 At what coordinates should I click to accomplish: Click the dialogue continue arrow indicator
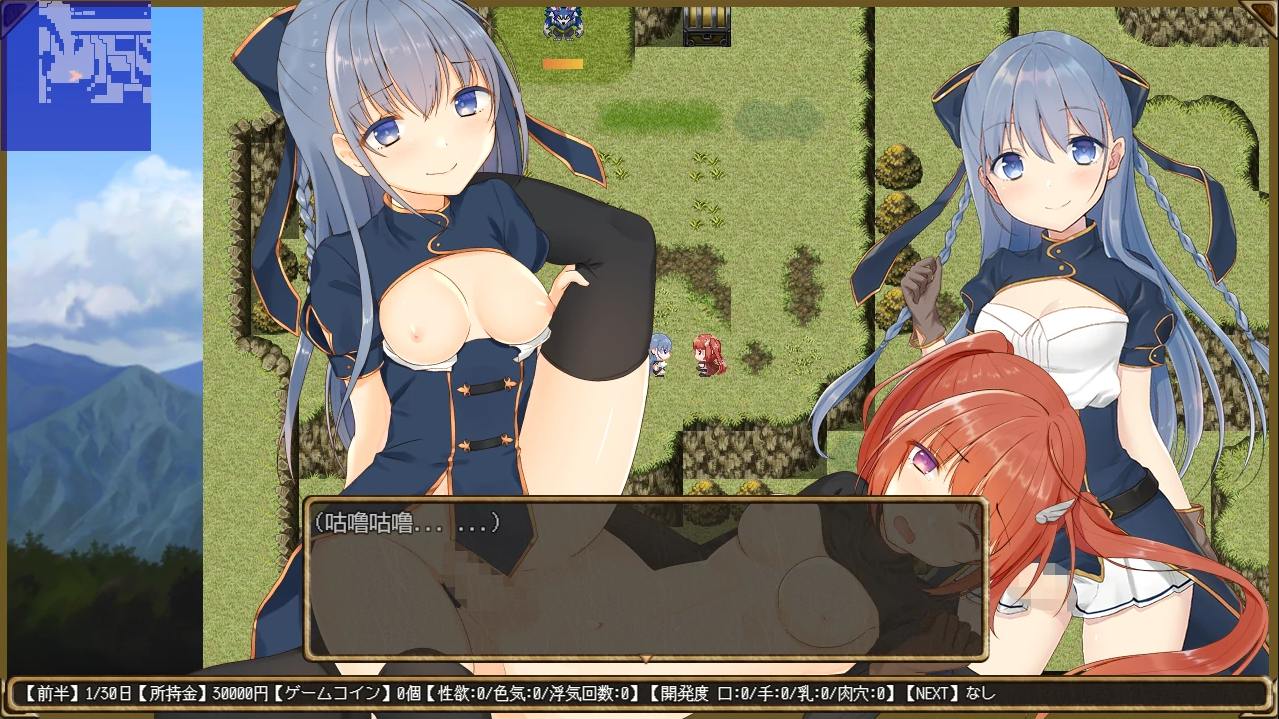[646, 658]
